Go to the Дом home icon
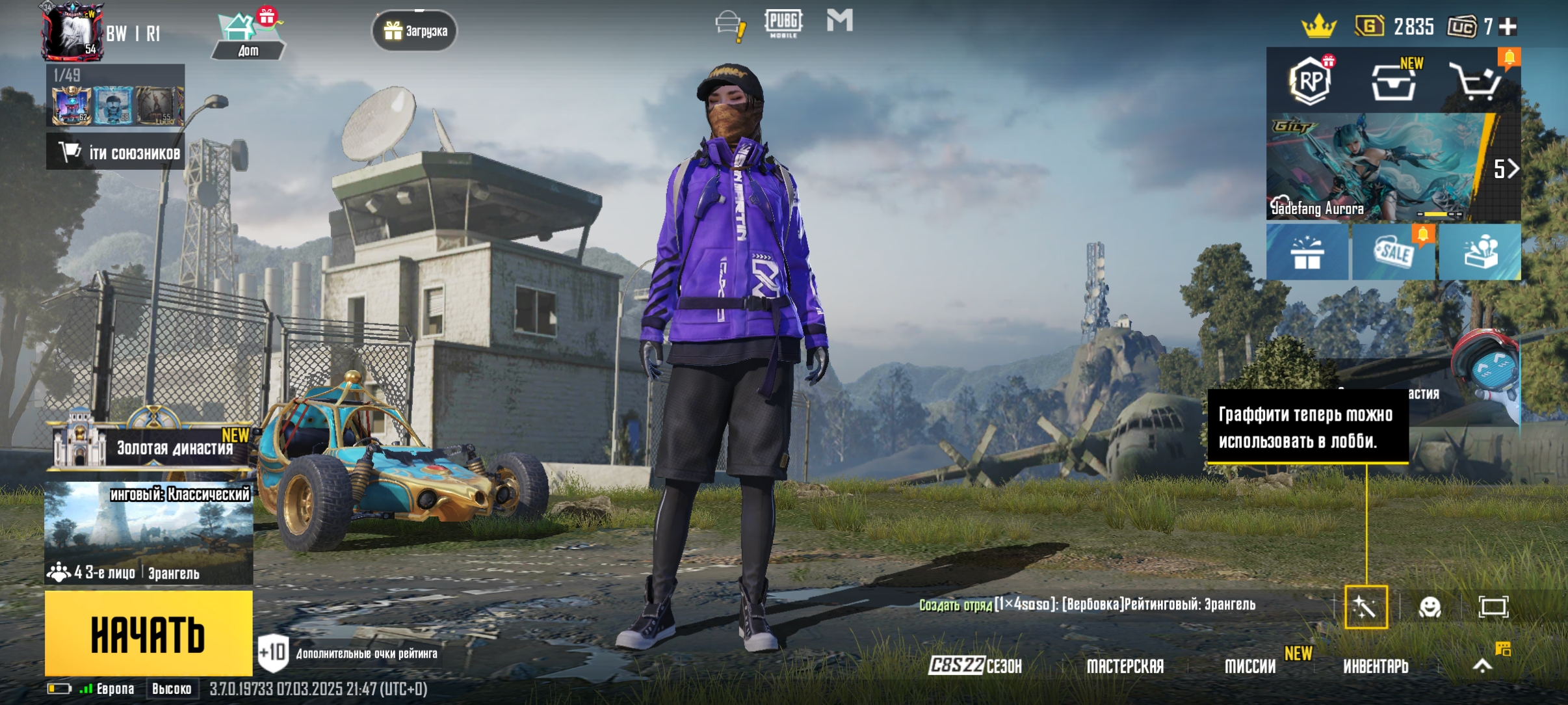Image resolution: width=1568 pixels, height=705 pixels. pos(247,36)
